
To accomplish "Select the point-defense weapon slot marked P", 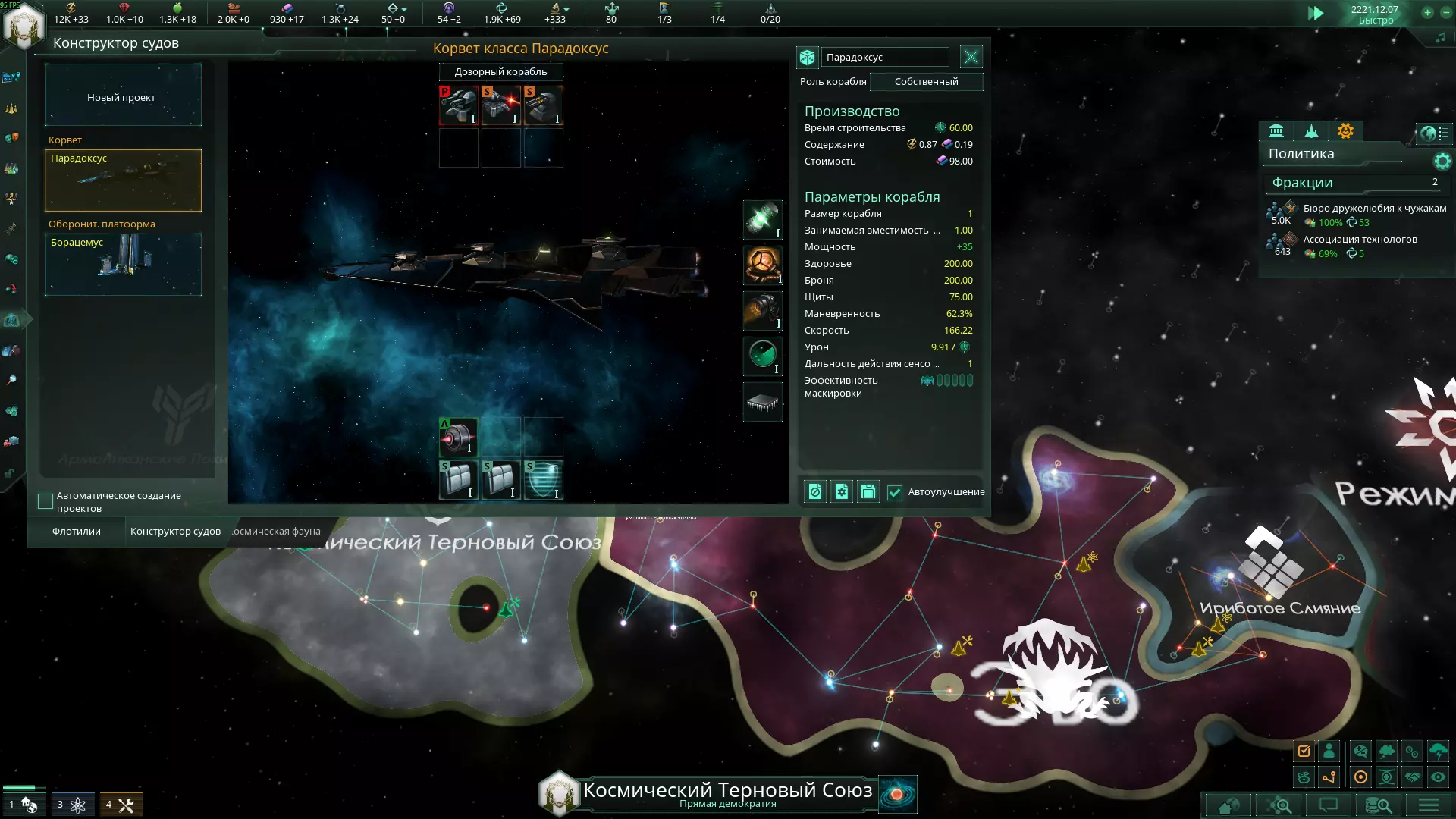I will [x=458, y=105].
